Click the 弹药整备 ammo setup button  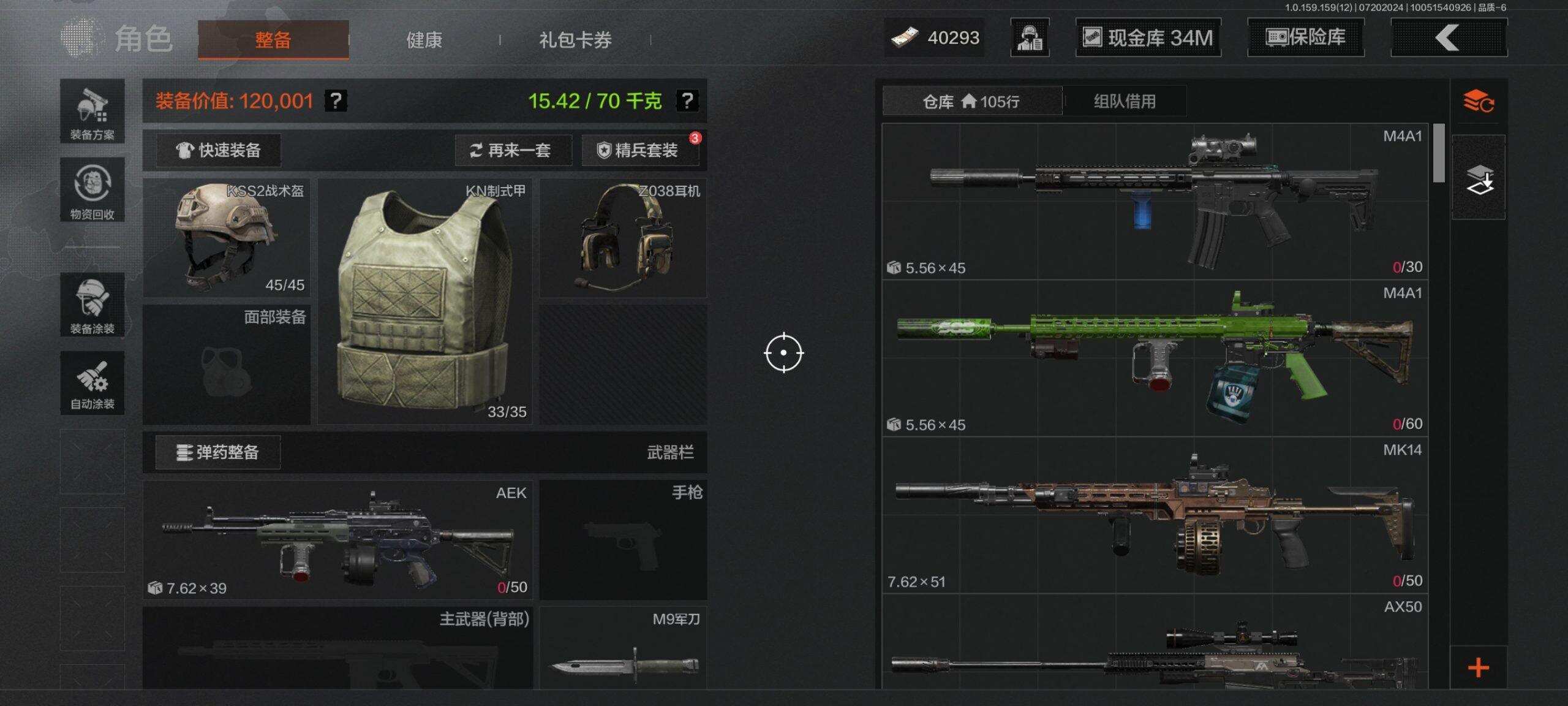coord(218,452)
